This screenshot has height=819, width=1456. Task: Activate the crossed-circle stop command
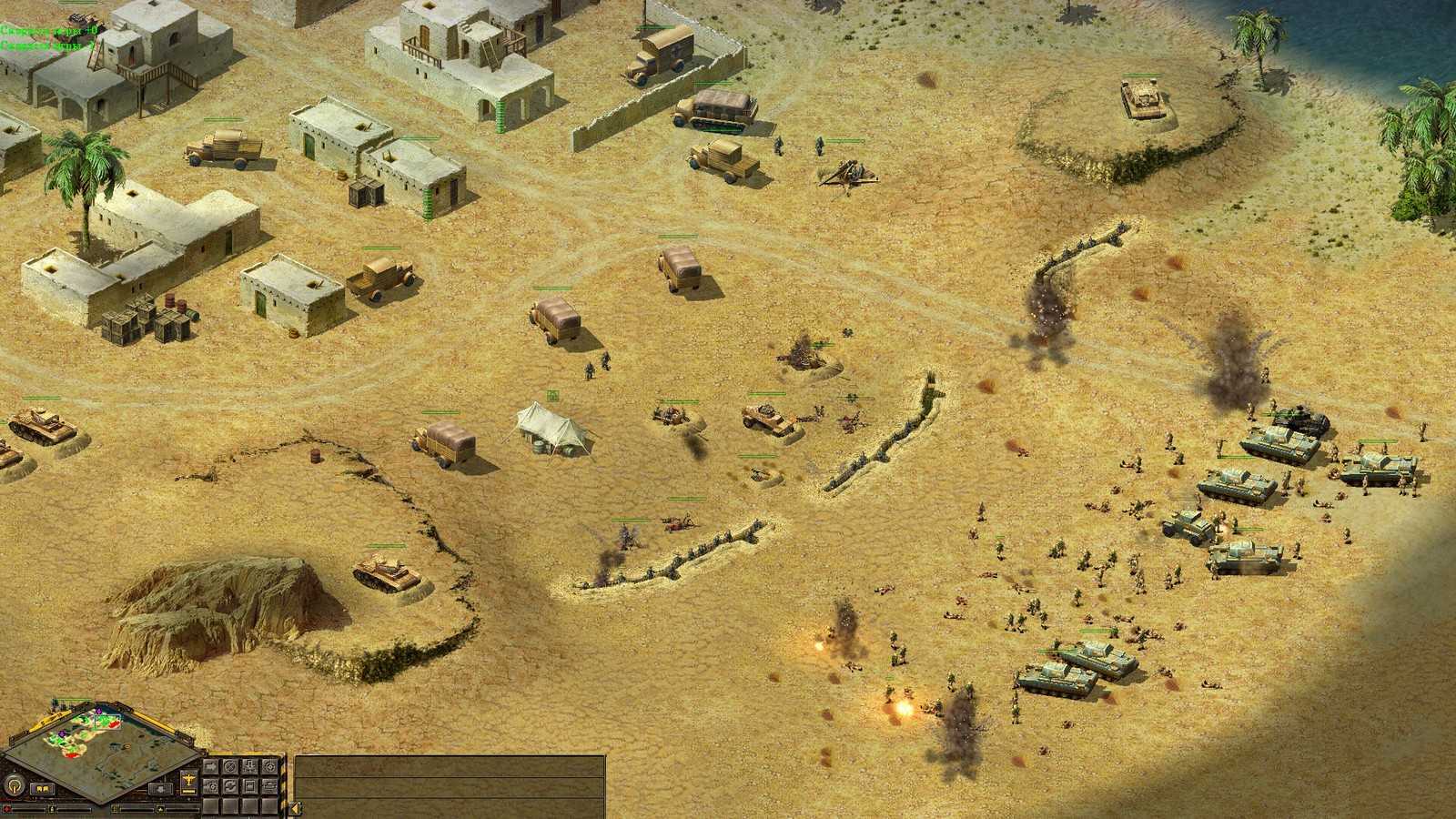pyautogui.click(x=230, y=766)
